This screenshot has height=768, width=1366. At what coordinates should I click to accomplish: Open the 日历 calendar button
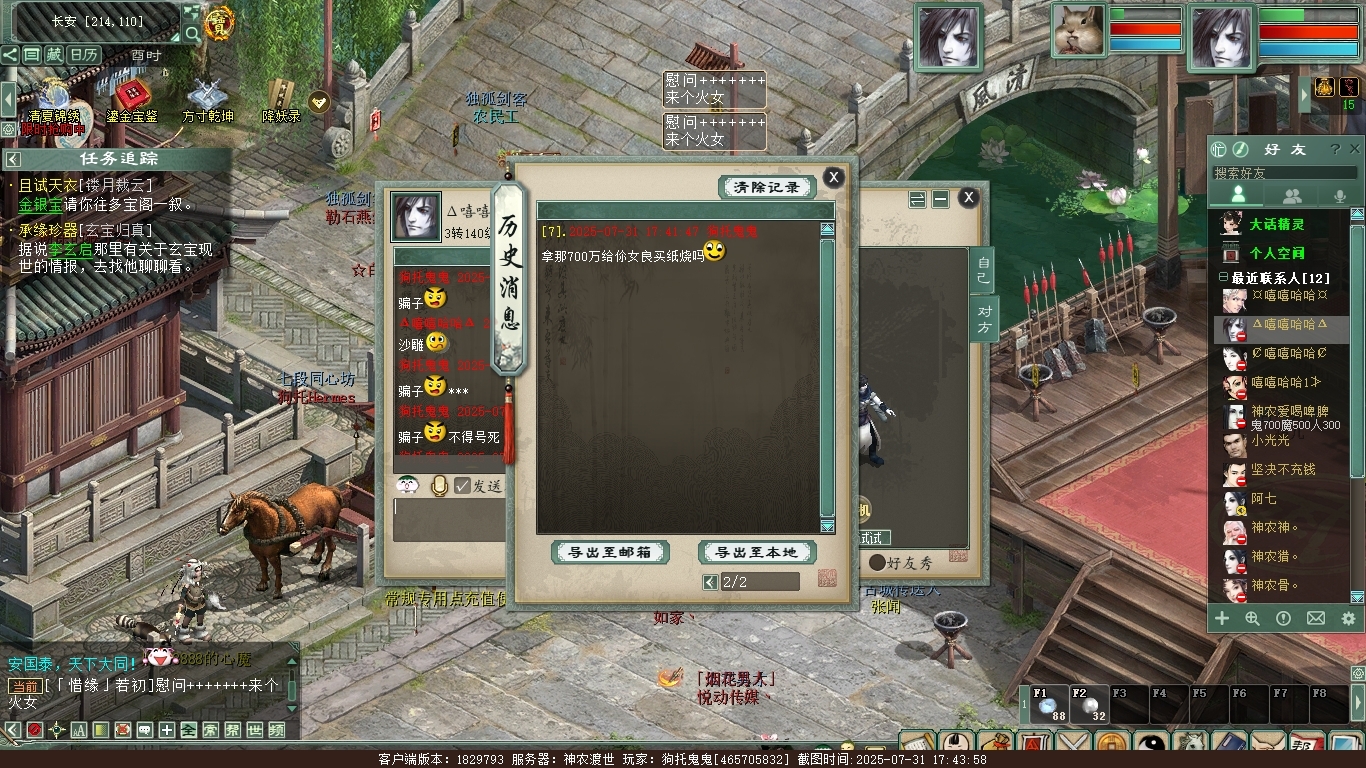(84, 55)
